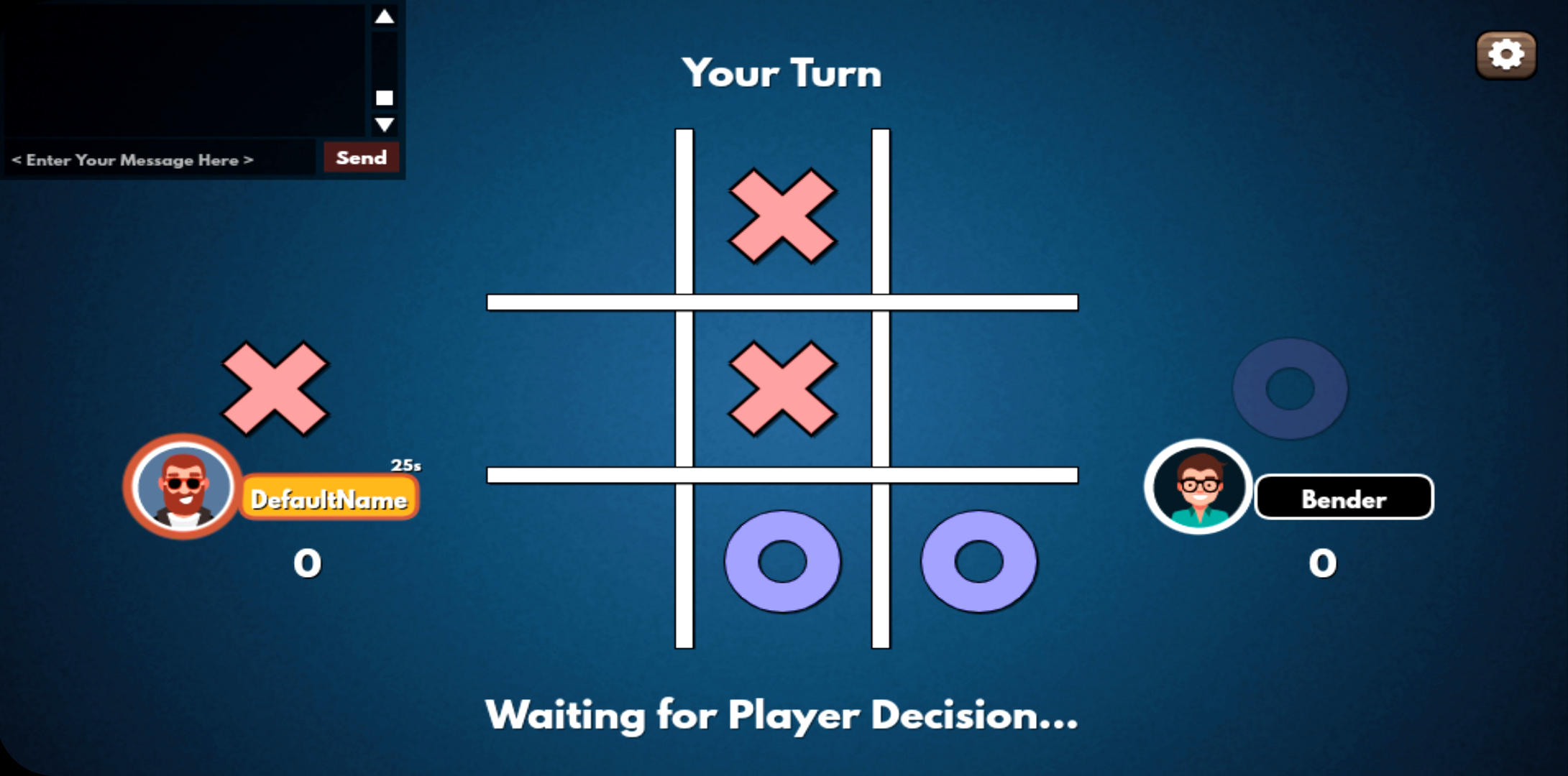Click the O piece in the bottom-right cell
1568x776 pixels.
pyautogui.click(x=978, y=564)
